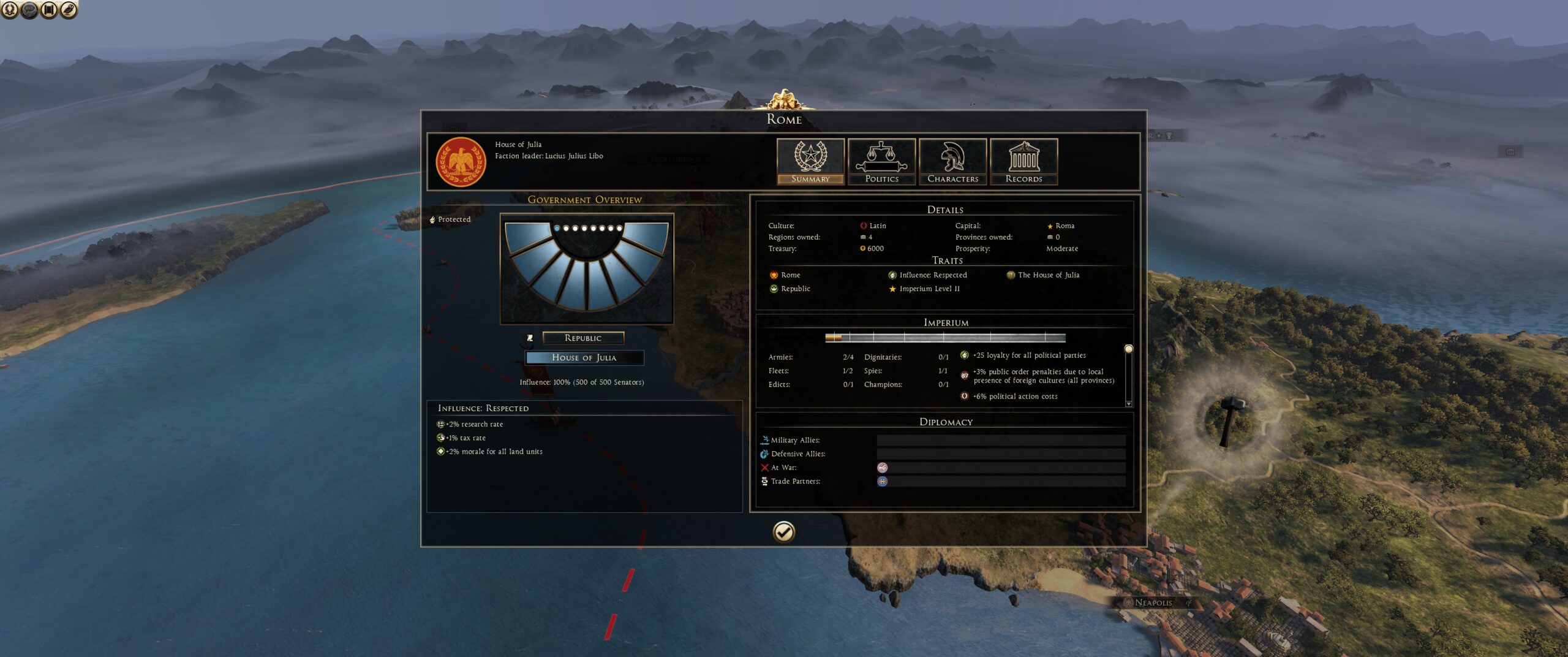The width and height of the screenshot is (1568, 657).
Task: Open the Politics tab
Action: 881,161
